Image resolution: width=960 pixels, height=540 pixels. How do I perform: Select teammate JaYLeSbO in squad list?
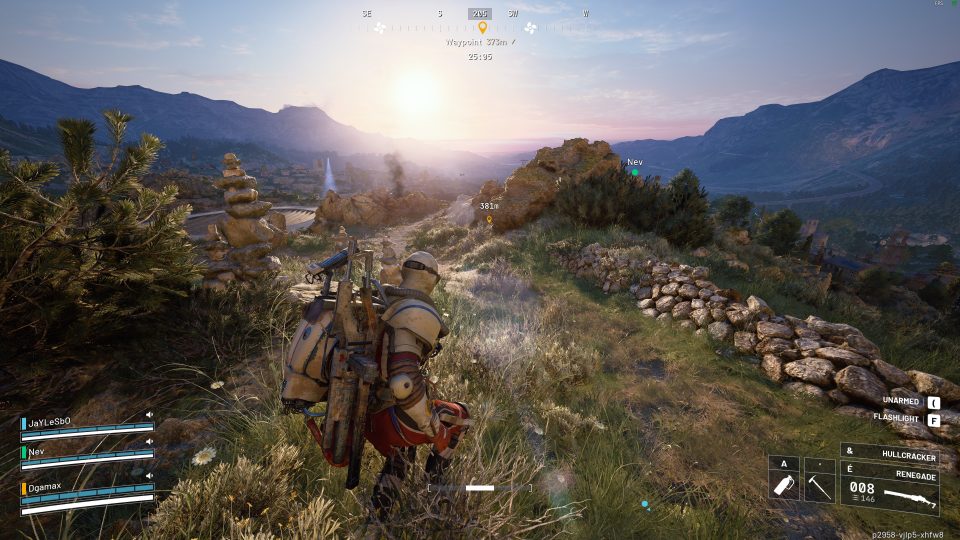click(50, 422)
